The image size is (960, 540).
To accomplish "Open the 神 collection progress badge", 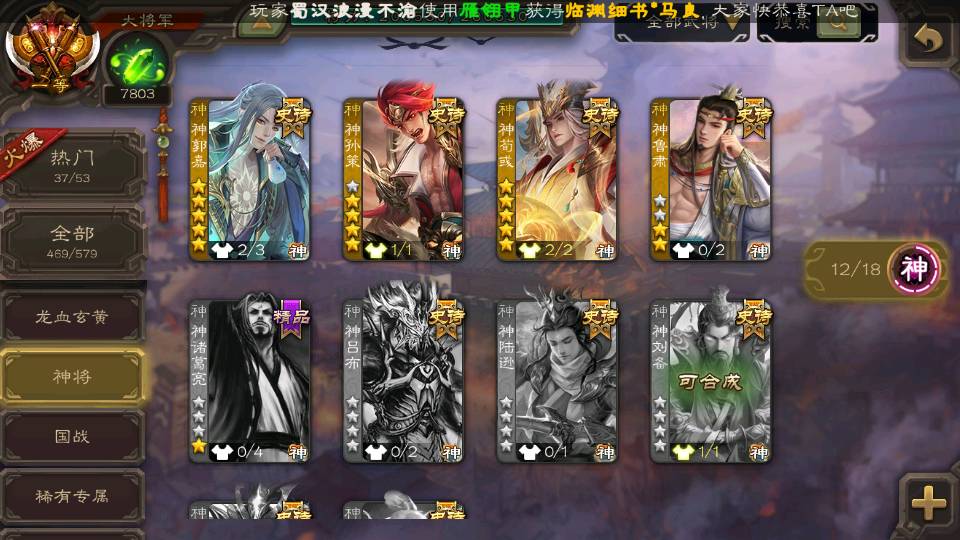I will pyautogui.click(x=915, y=268).
